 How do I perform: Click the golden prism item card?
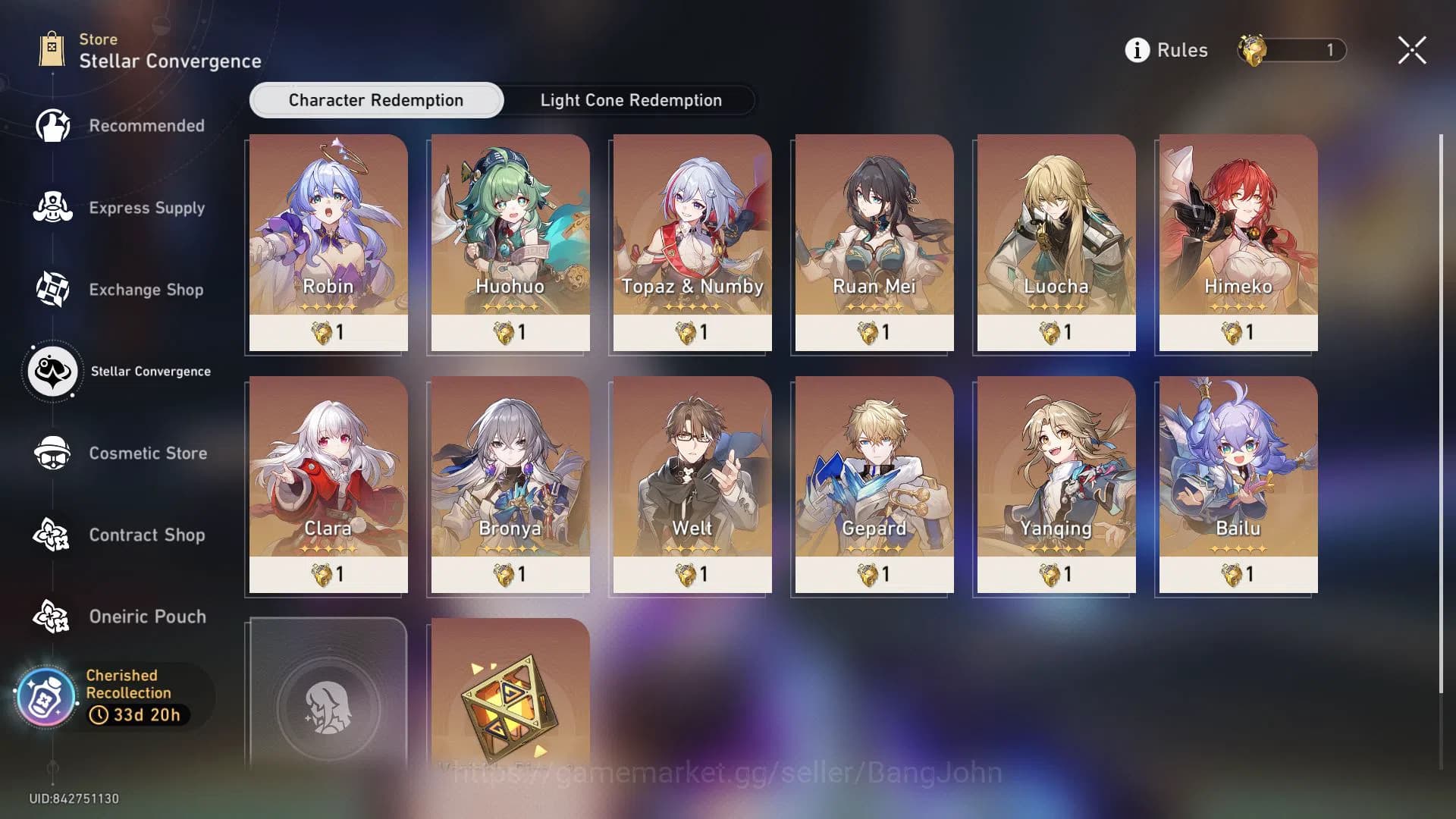point(509,705)
